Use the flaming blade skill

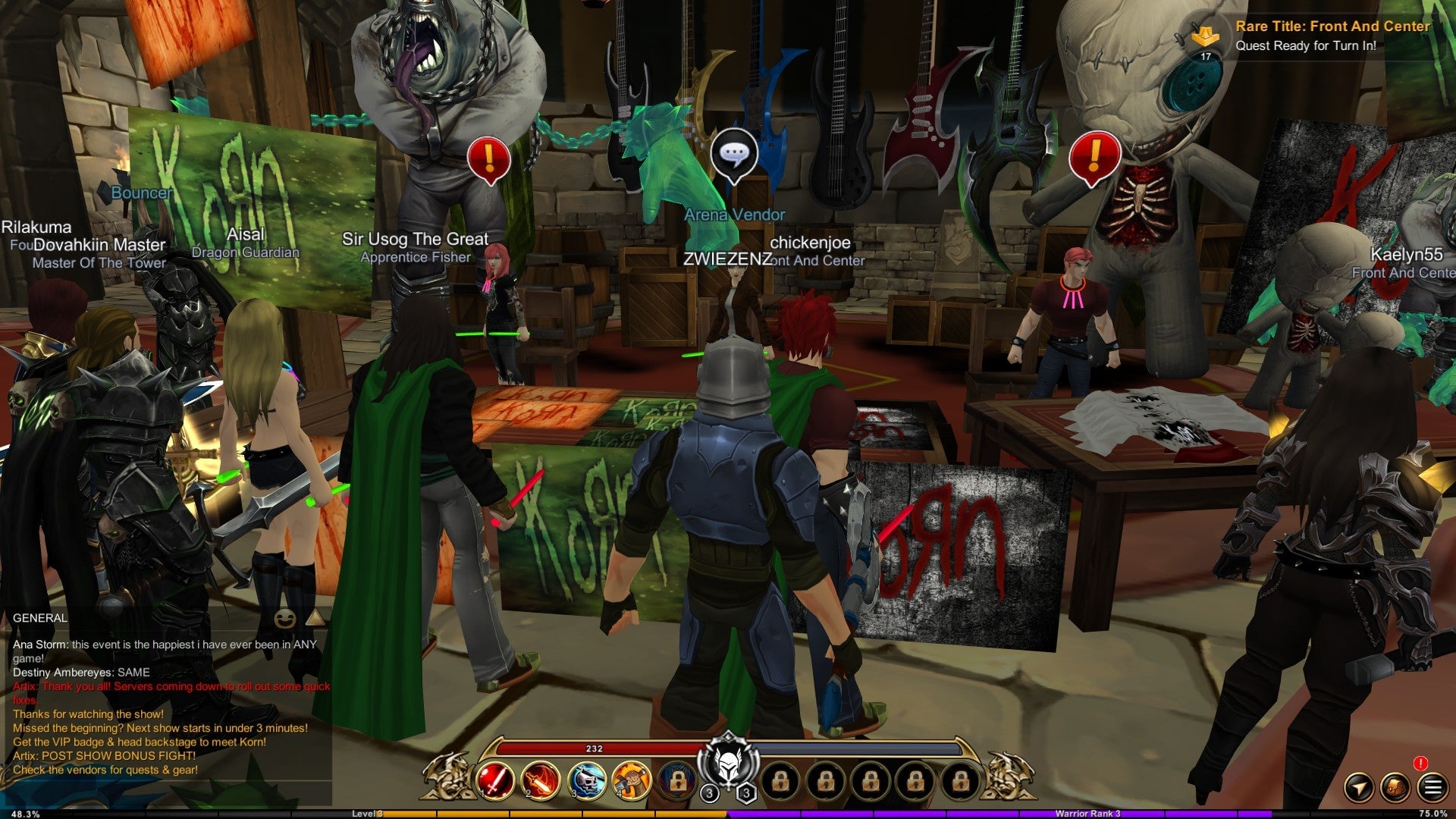(540, 782)
